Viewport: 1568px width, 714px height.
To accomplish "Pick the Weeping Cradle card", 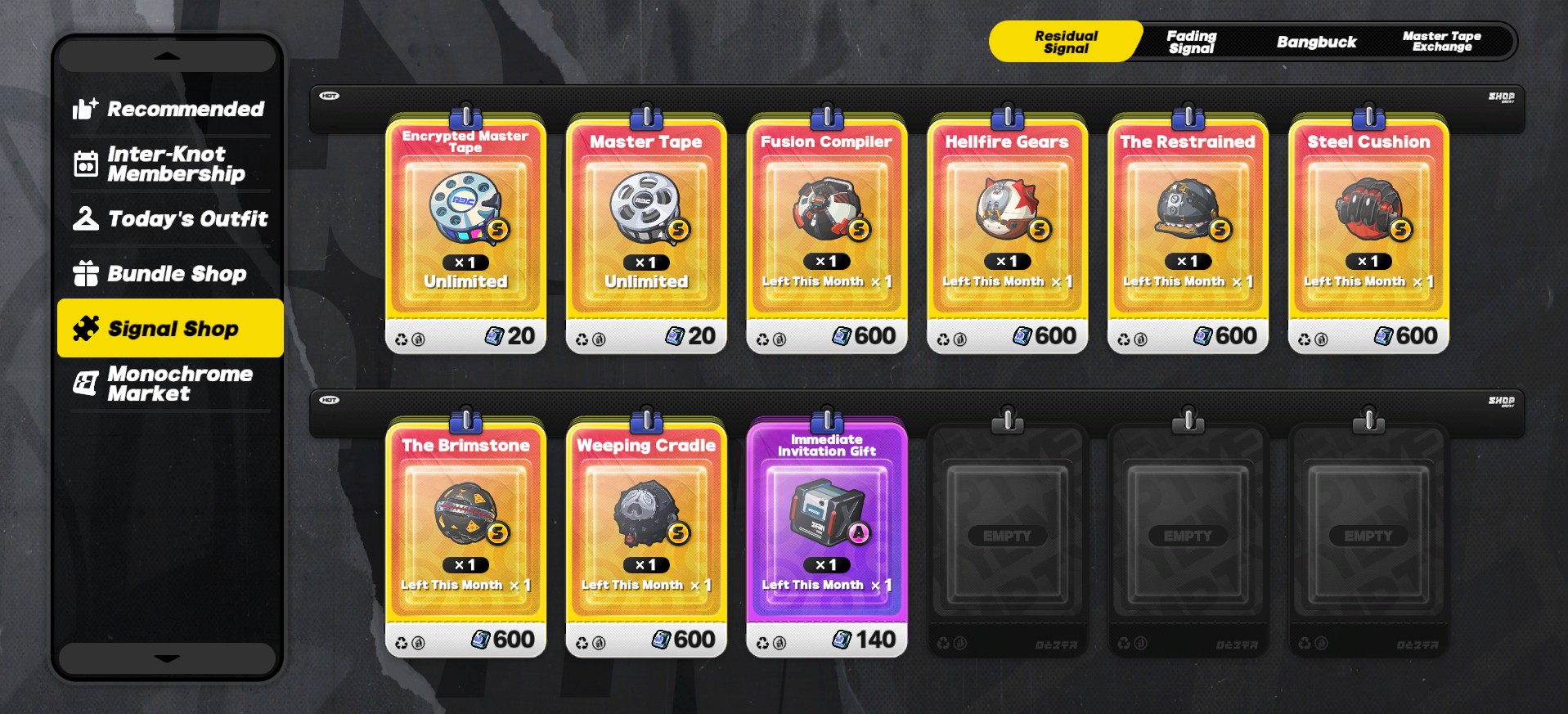I will (x=646, y=537).
